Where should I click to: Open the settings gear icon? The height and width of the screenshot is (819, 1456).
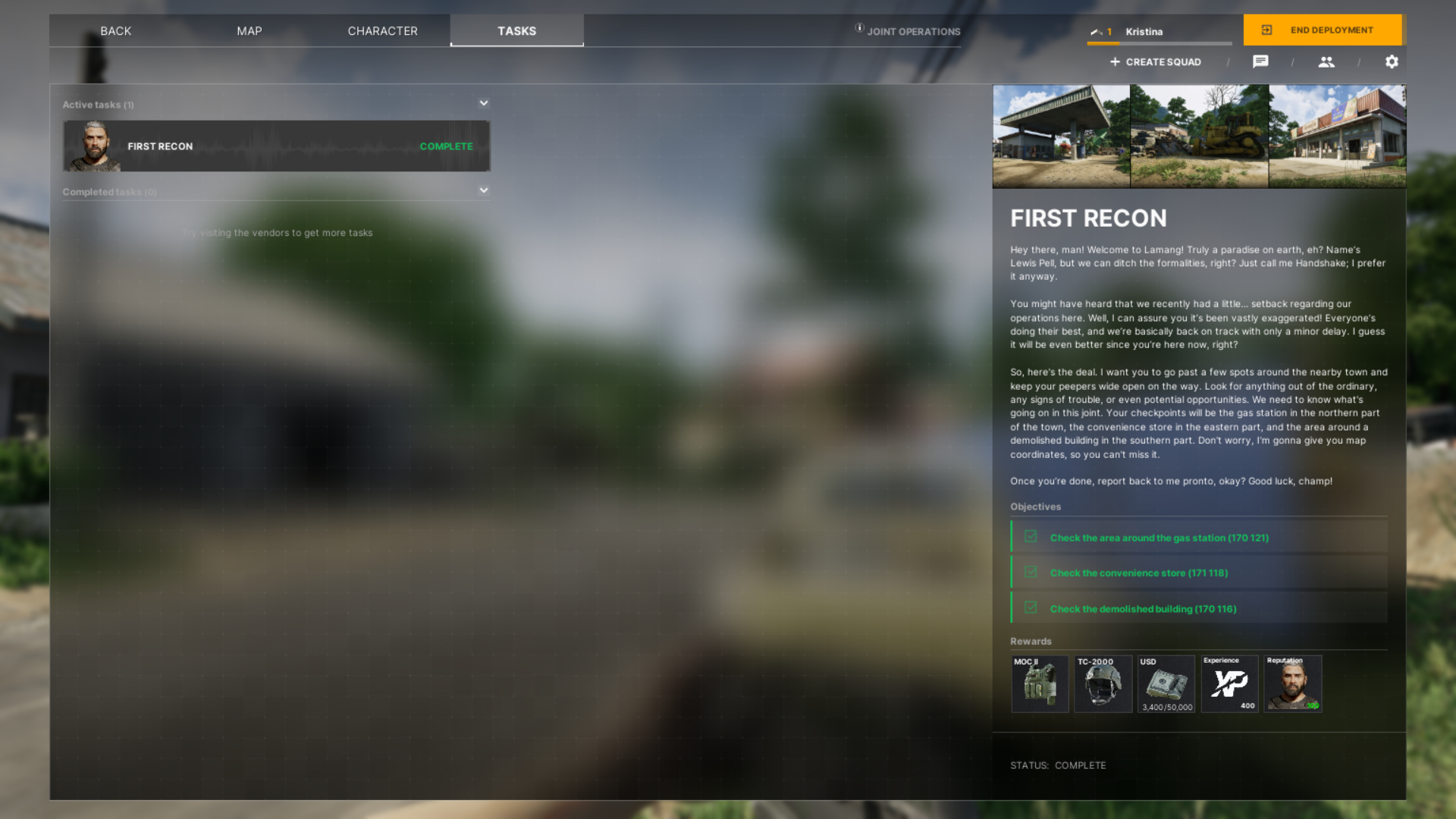(x=1392, y=61)
